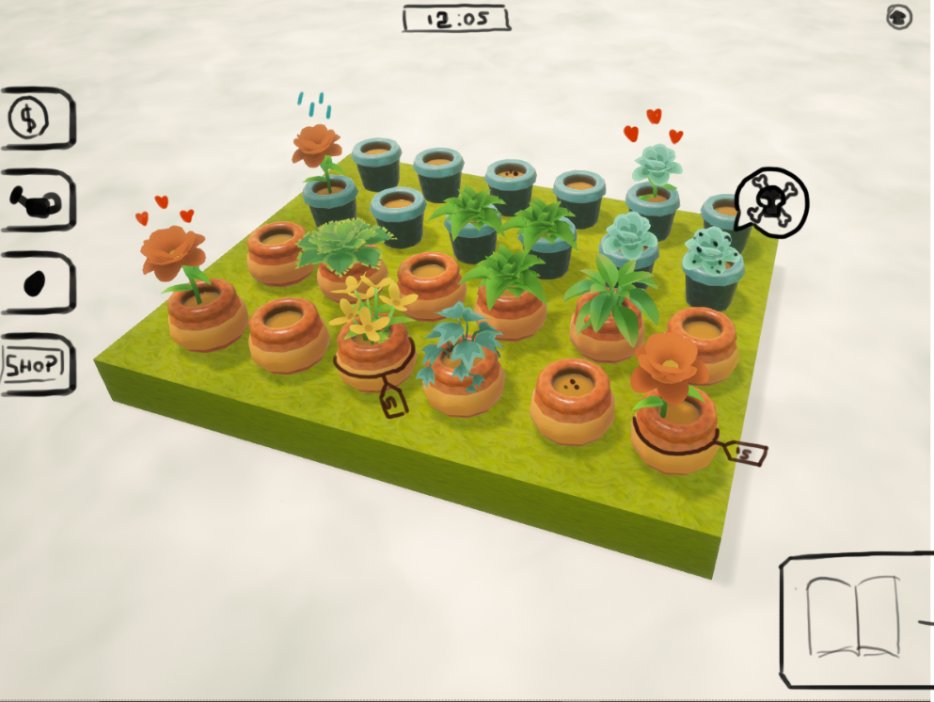Open the sketchbook journal
The image size is (934, 702).
pos(854,618)
